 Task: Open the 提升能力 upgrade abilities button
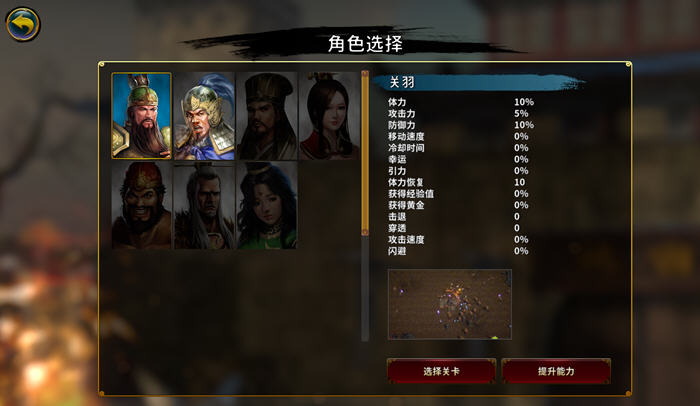pyautogui.click(x=556, y=371)
